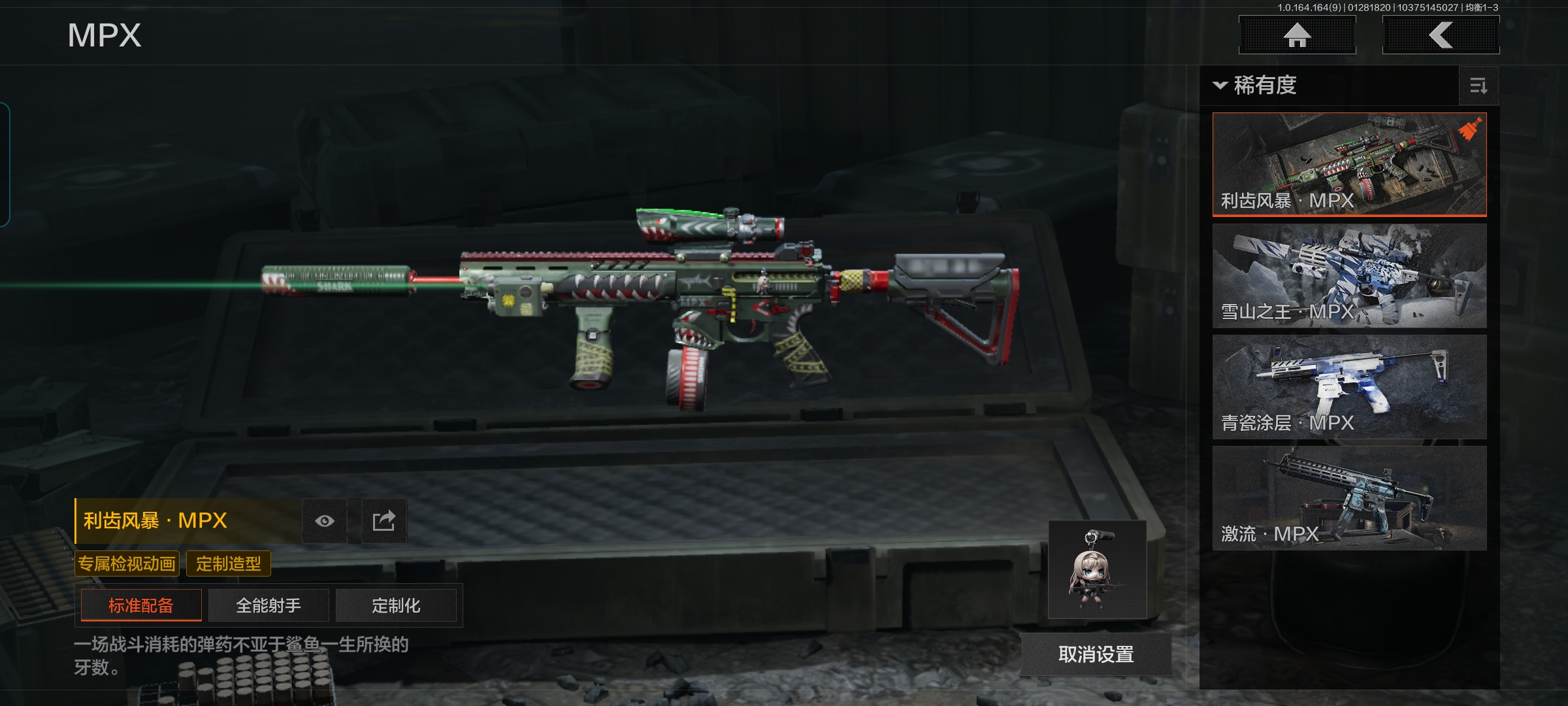Switch to the 标准配备 tab
The height and width of the screenshot is (706, 1568).
pyautogui.click(x=141, y=605)
